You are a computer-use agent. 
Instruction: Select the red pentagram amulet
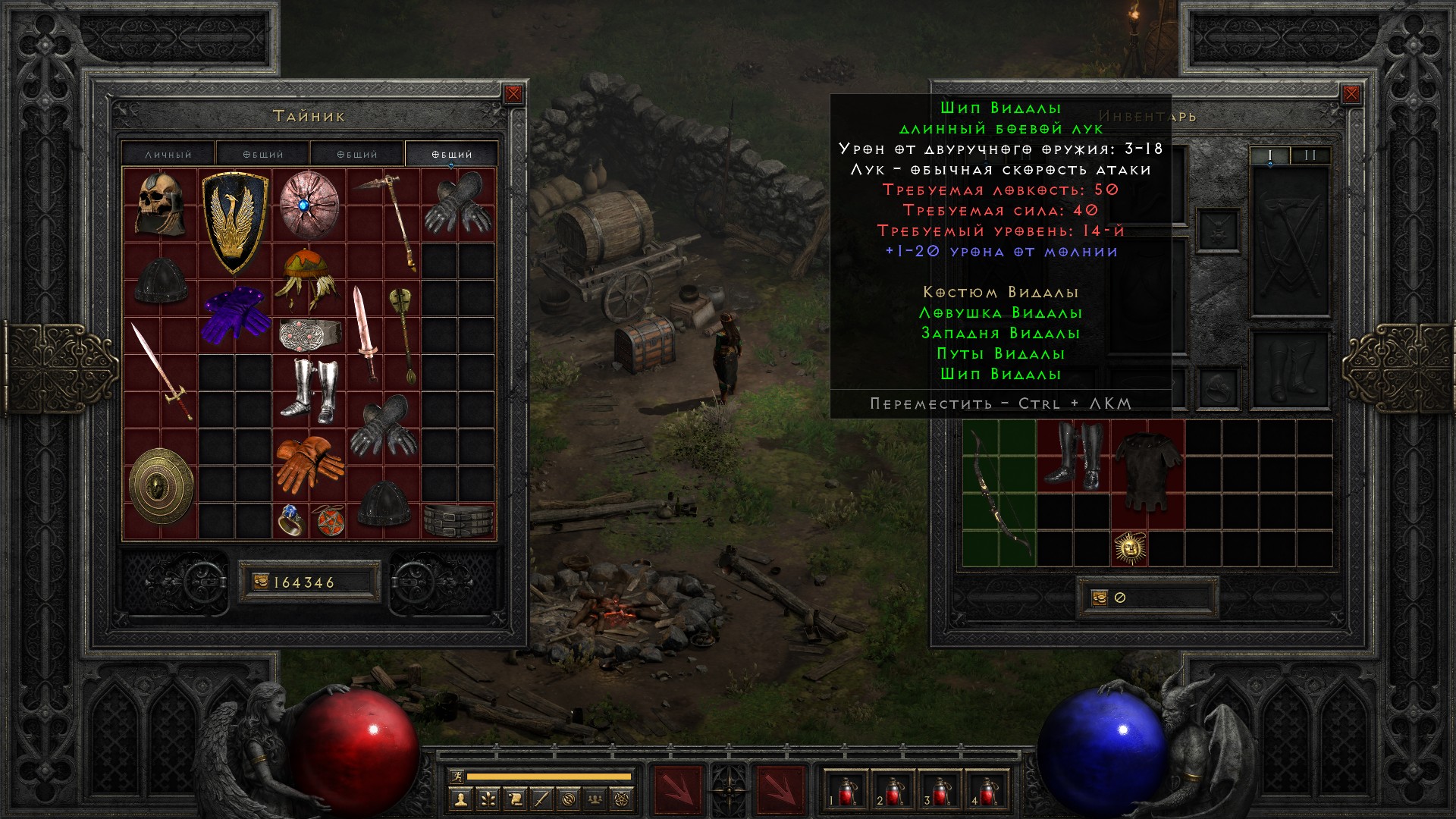coord(328,521)
